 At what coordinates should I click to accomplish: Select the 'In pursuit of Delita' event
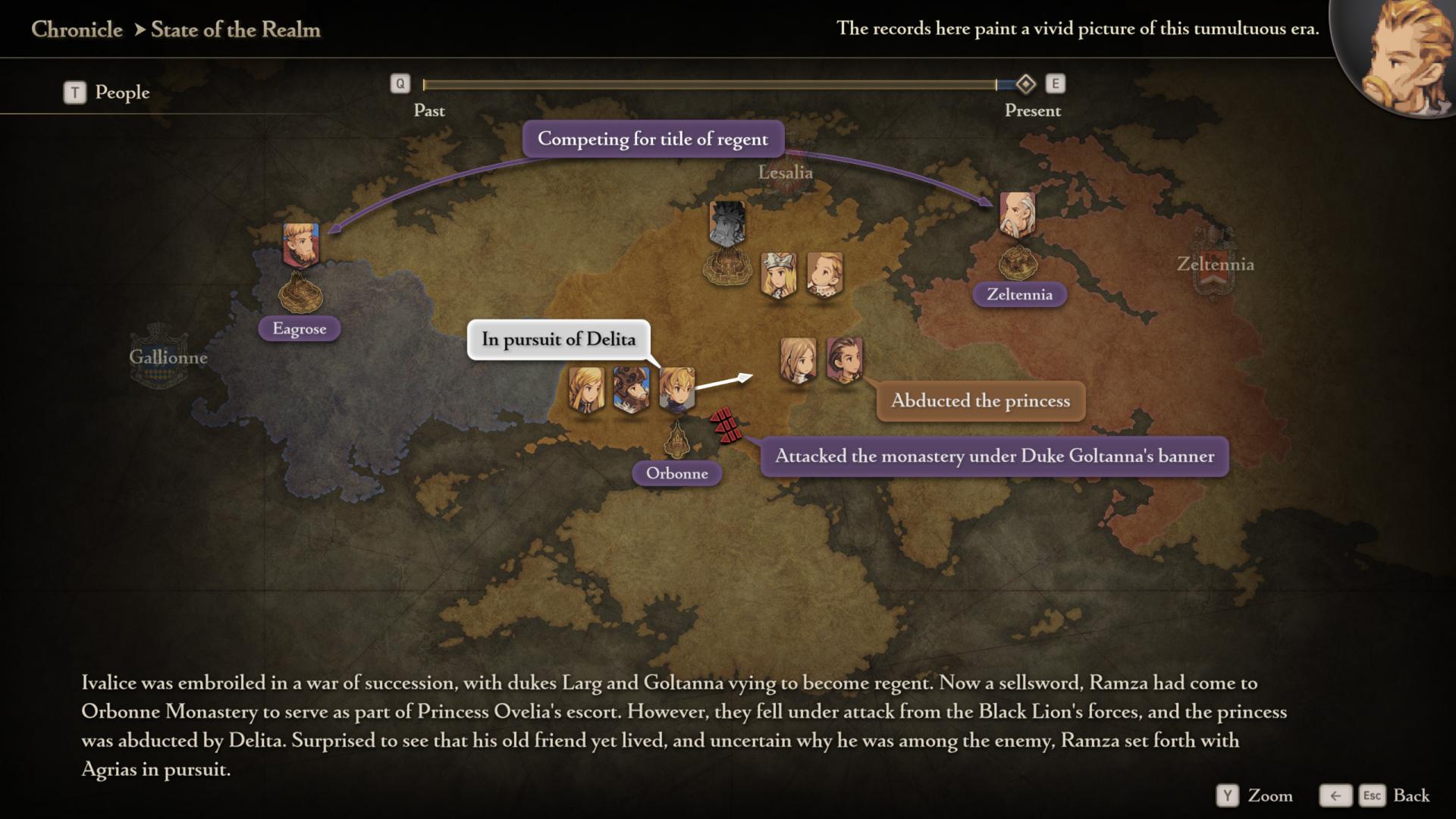coord(558,339)
